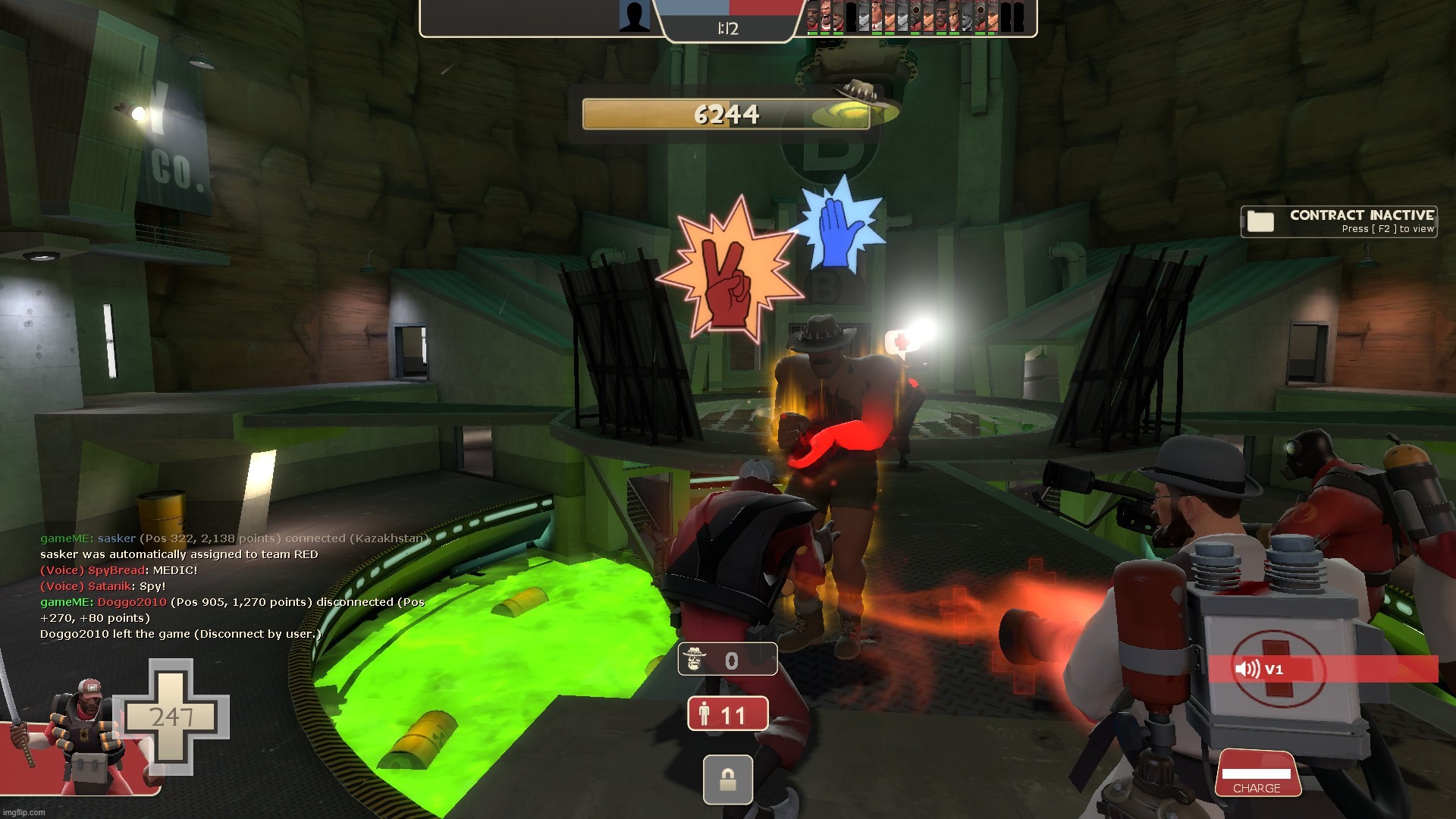Click the Saxton Hale head counter icon
This screenshot has height=819, width=1456.
pyautogui.click(x=695, y=660)
